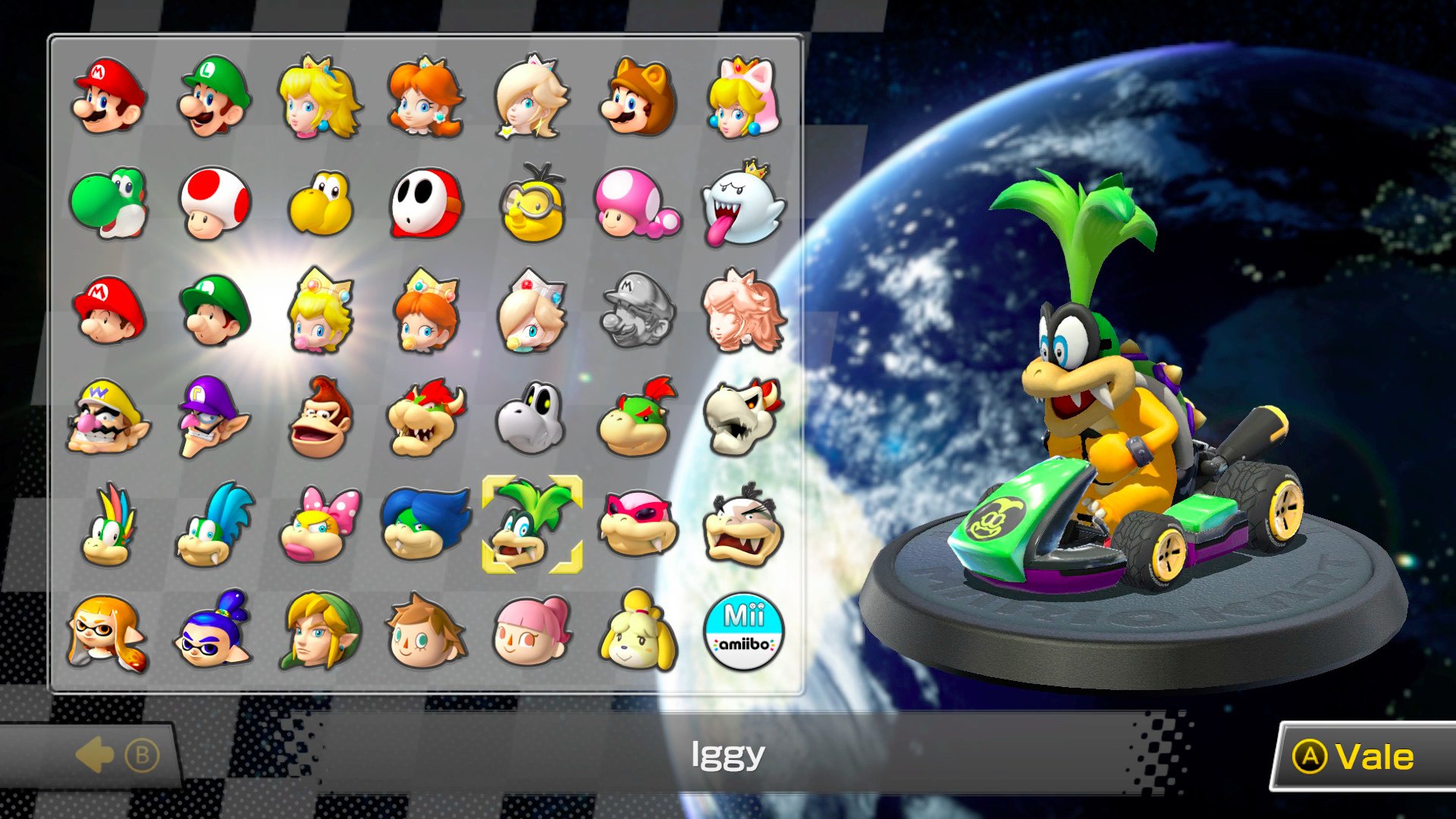1456x819 pixels.
Task: Choose Wendy with the pink bow
Action: (320, 525)
